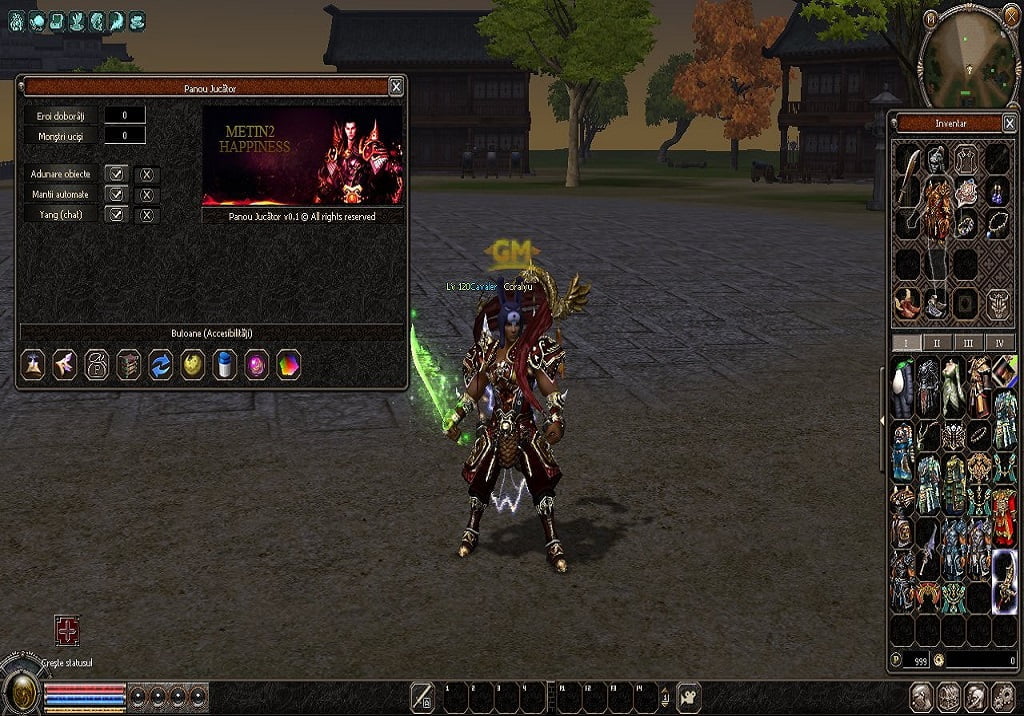Click the red plus status increase icon
Image resolution: width=1024 pixels, height=716 pixels.
(67, 630)
